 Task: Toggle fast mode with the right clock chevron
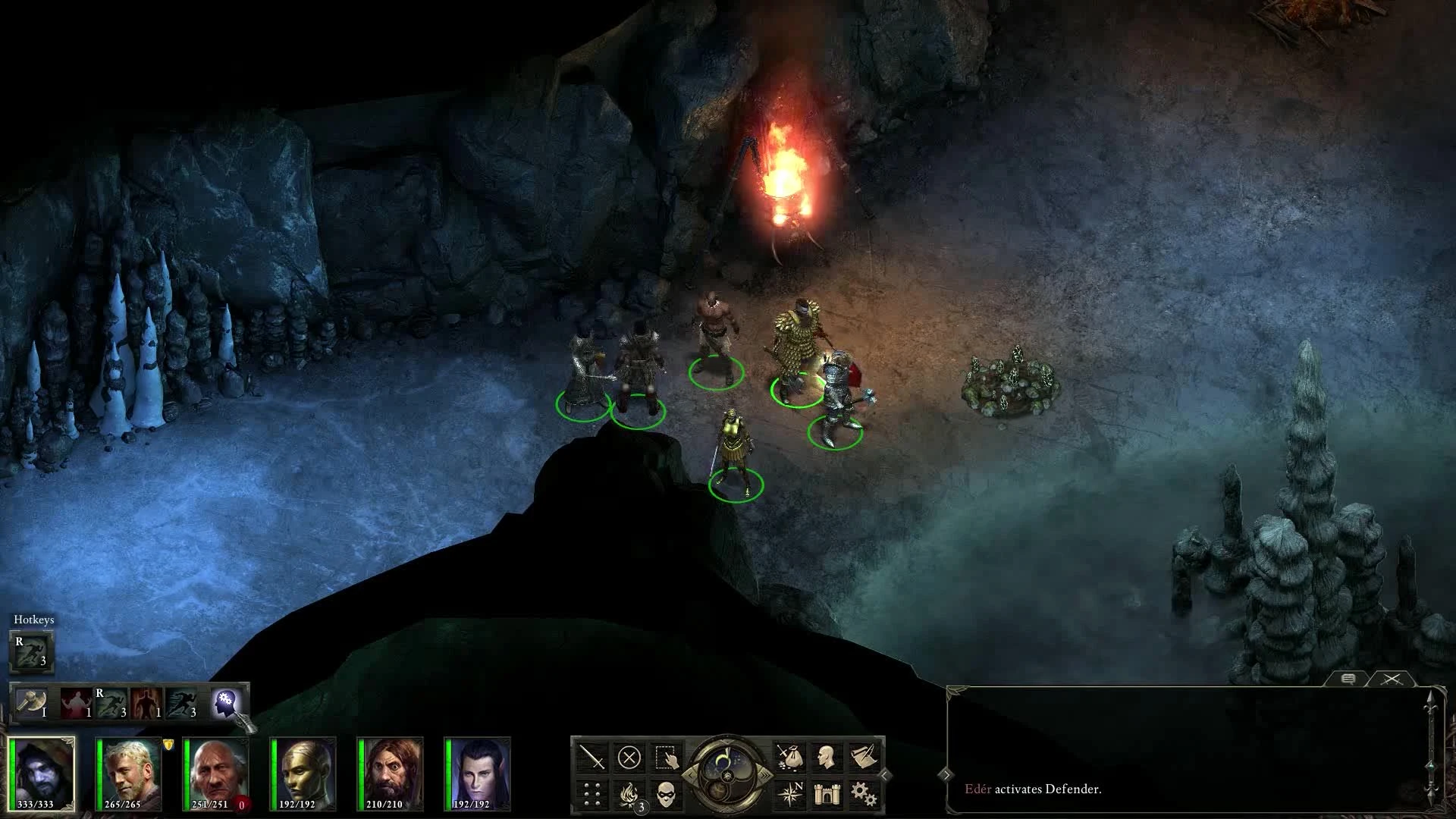coord(765,774)
